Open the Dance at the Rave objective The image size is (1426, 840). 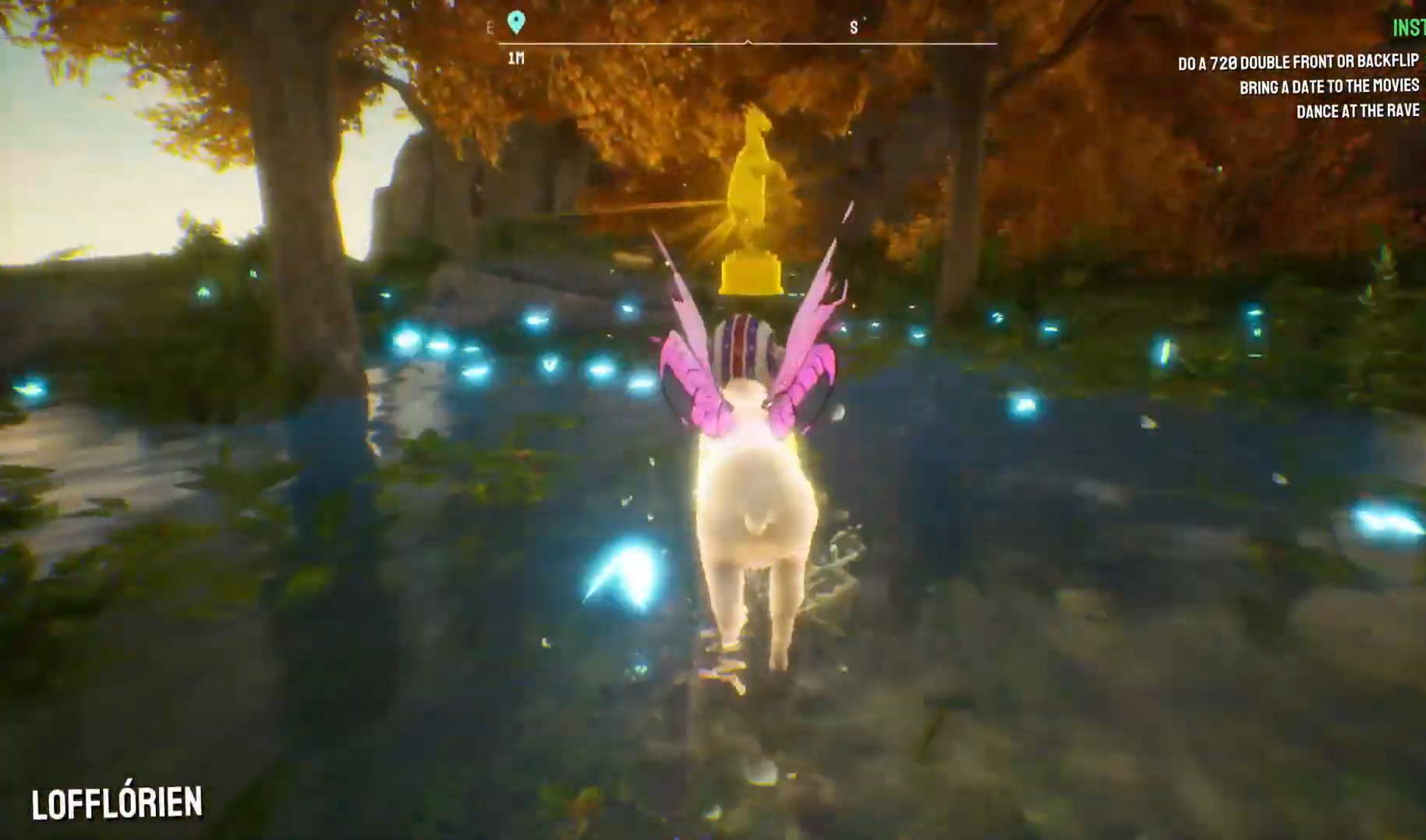click(x=1357, y=111)
